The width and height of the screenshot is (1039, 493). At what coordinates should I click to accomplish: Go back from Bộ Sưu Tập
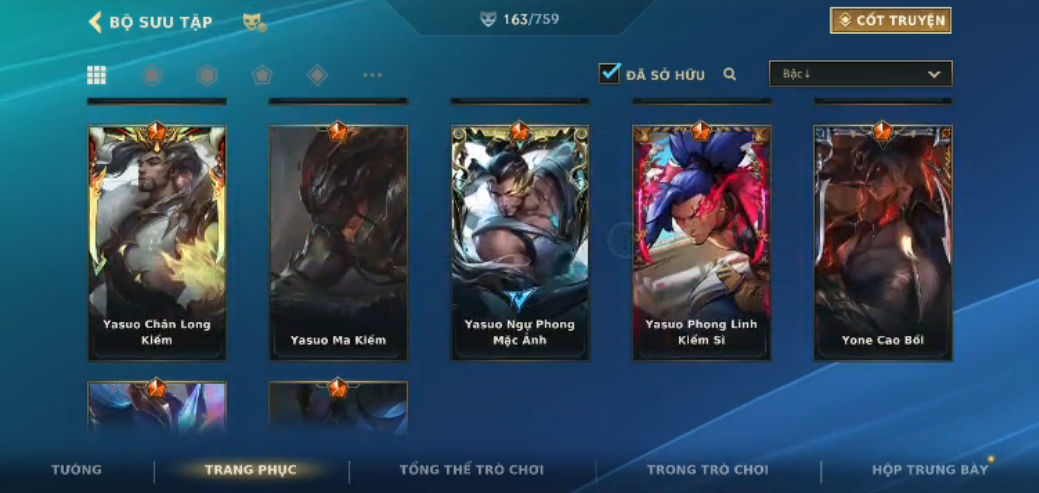click(96, 22)
